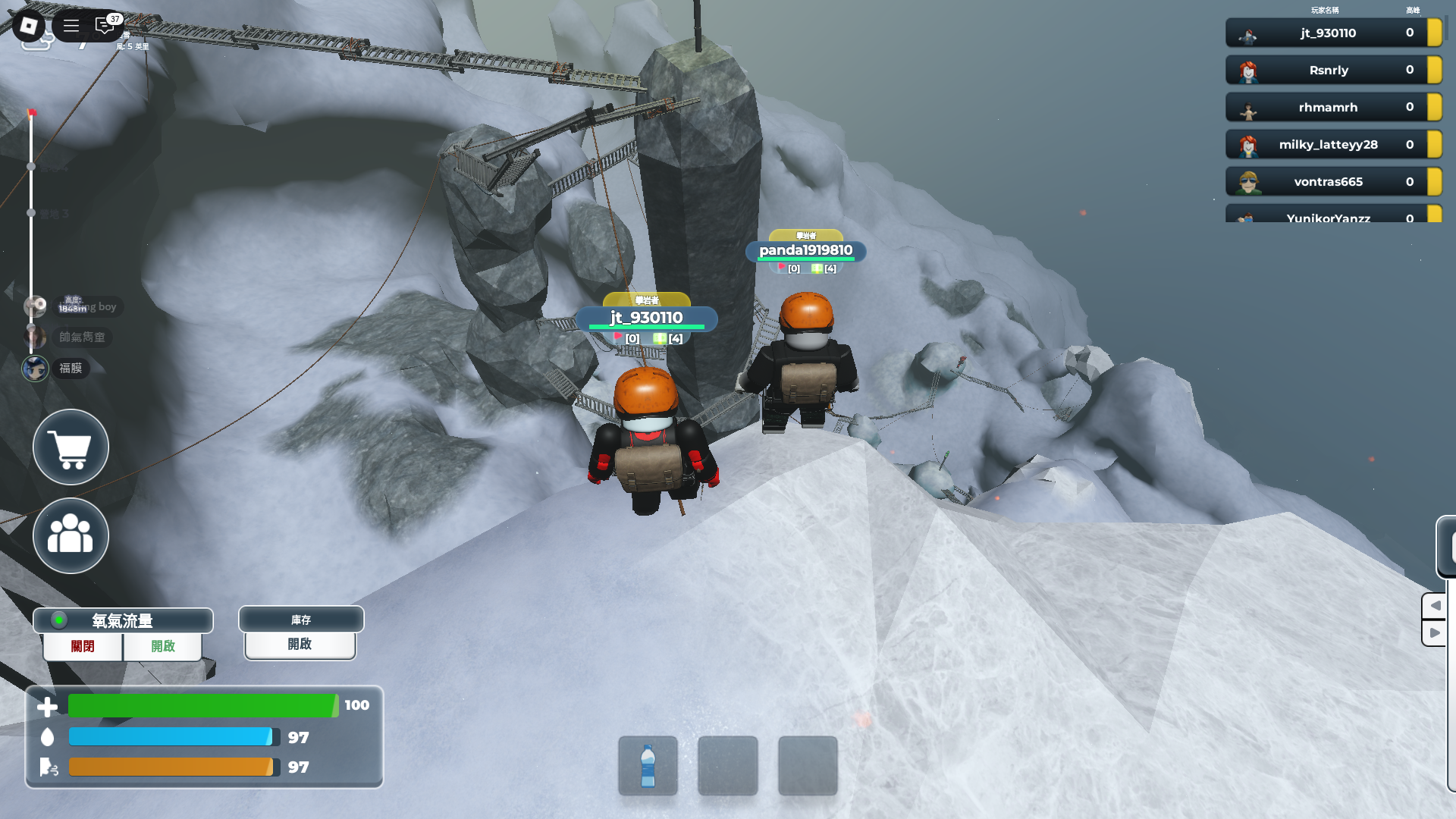The width and height of the screenshot is (1456, 819).
Task: Click the left arrow side button
Action: (1435, 606)
